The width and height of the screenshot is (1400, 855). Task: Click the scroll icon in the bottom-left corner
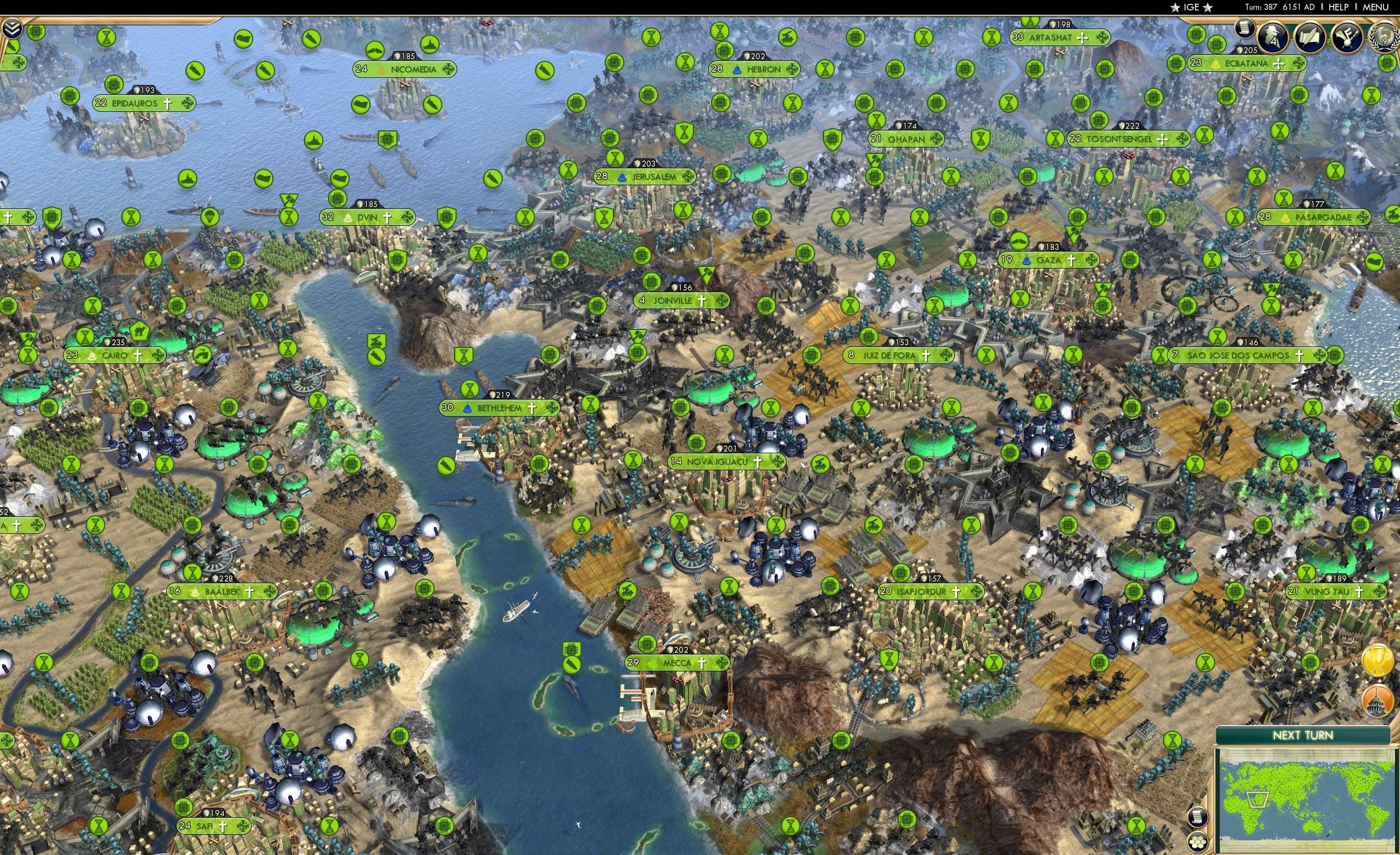tap(1198, 818)
